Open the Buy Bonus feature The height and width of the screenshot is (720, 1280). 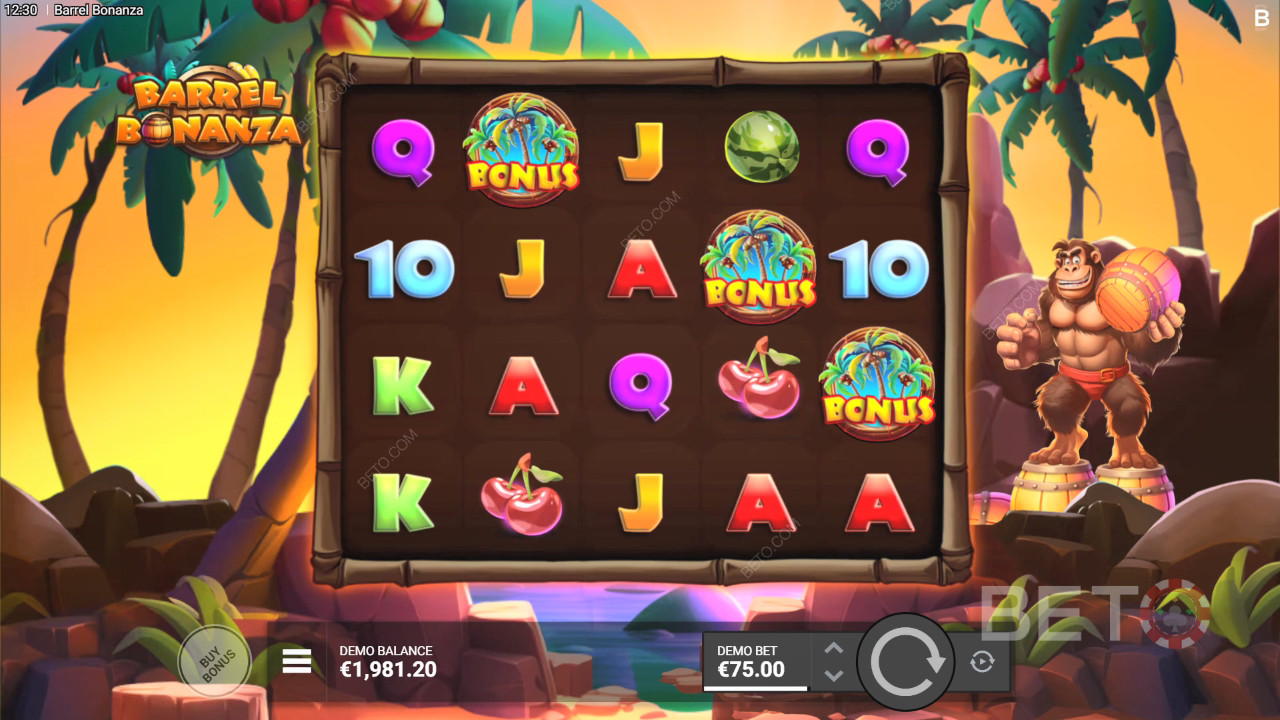(x=214, y=661)
